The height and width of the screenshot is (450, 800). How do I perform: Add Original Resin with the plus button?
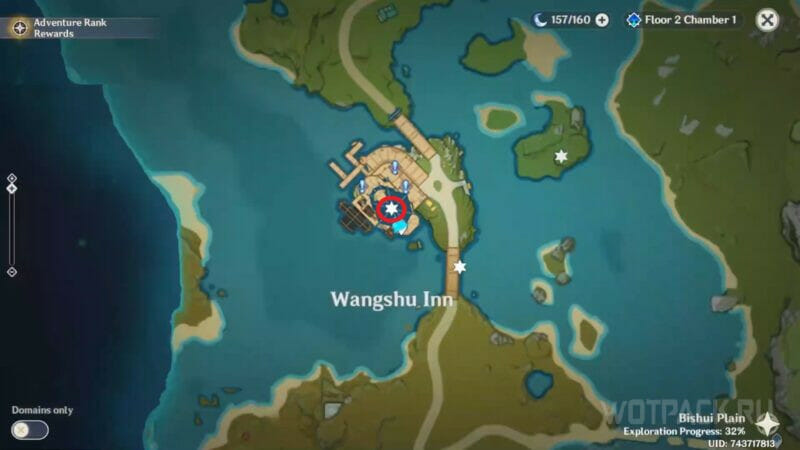pyautogui.click(x=602, y=20)
